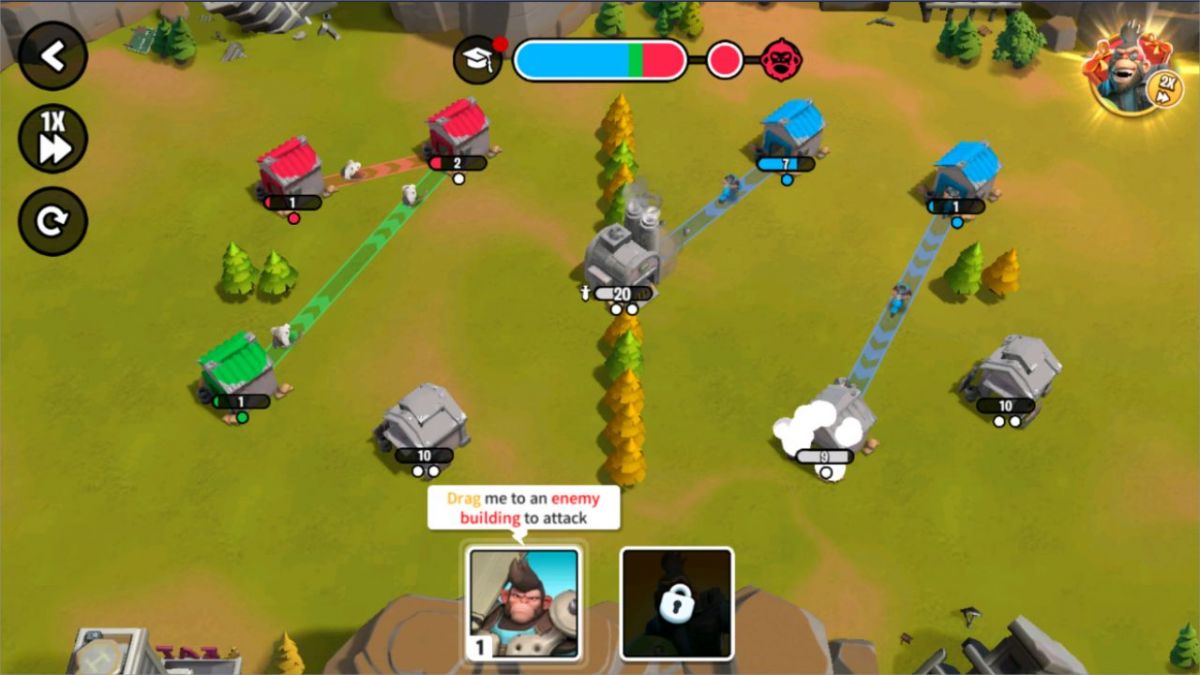
Task: Select the red building with 2 troops
Action: pos(459,128)
